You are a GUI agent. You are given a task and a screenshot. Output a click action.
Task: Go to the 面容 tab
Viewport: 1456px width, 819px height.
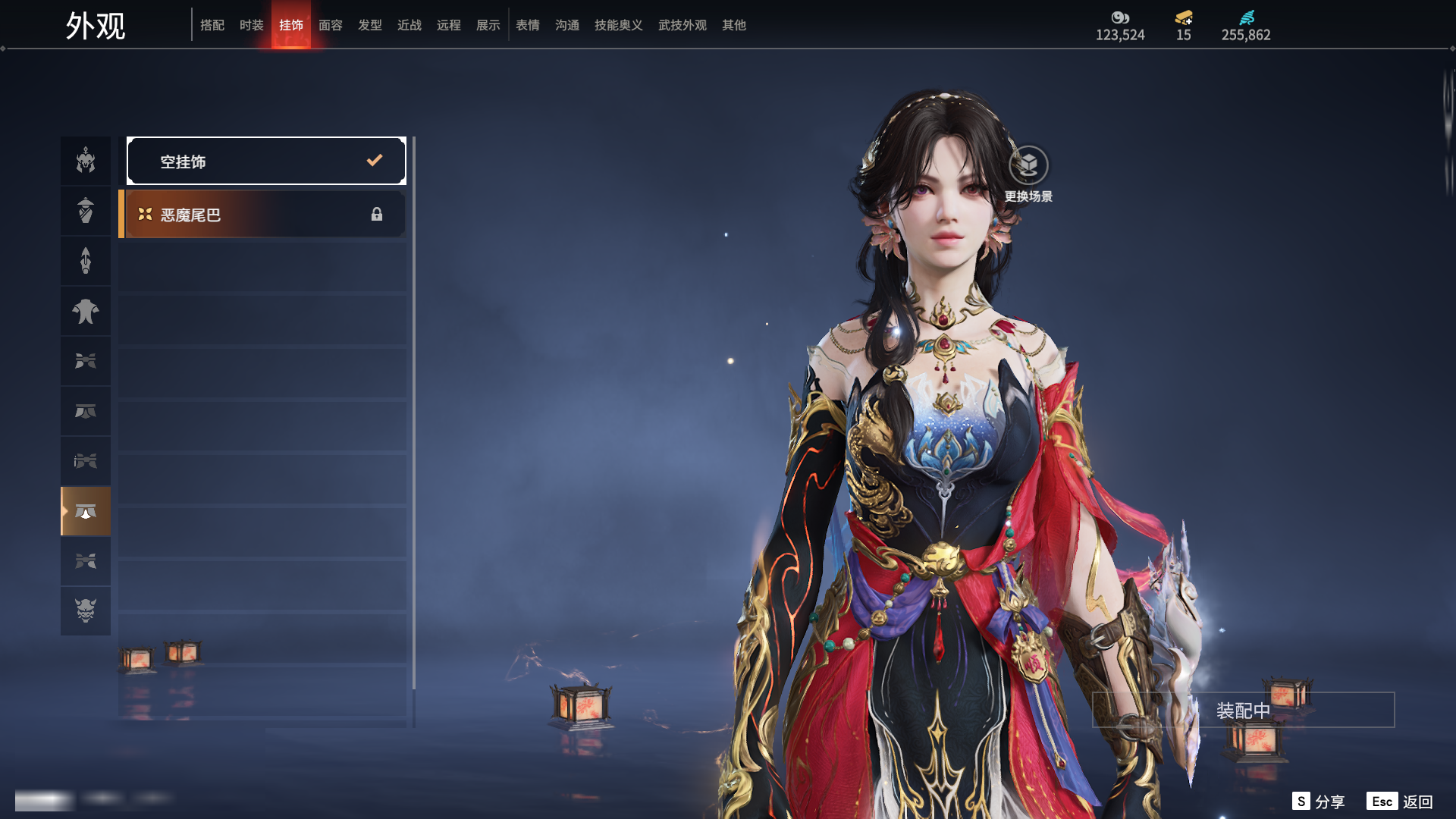pos(331,25)
